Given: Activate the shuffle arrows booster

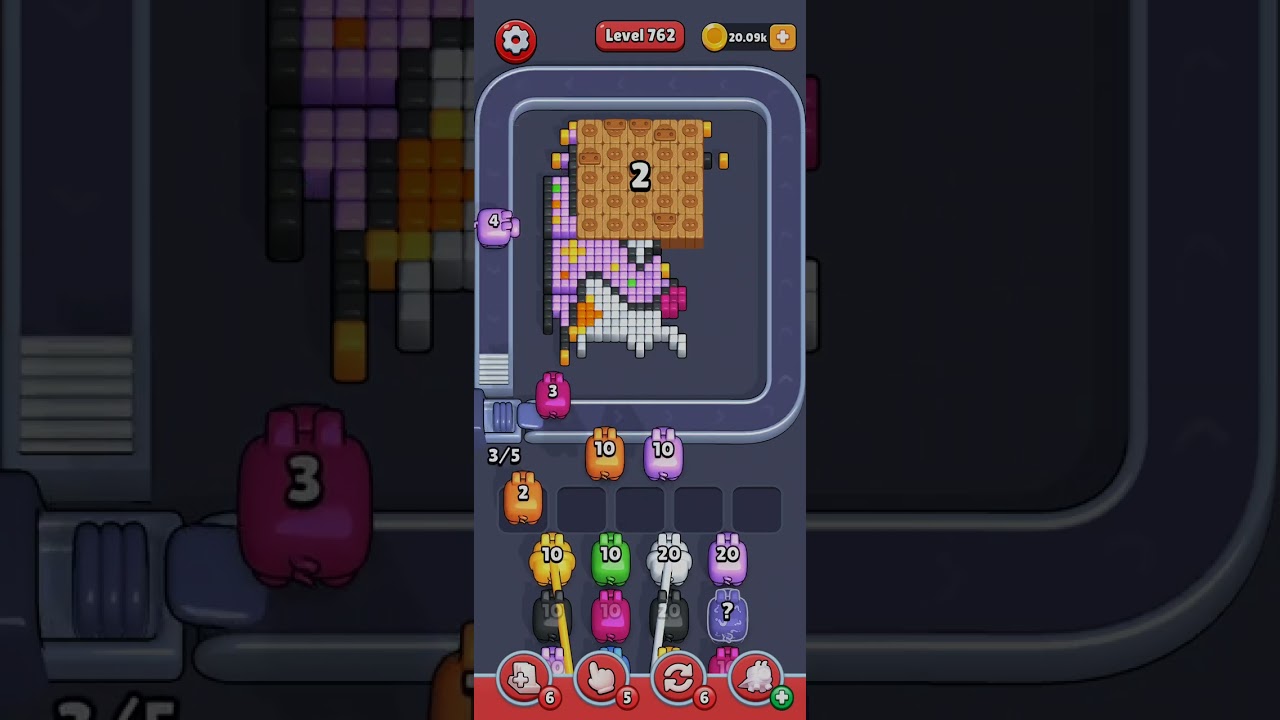Looking at the screenshot, I should tap(678, 679).
